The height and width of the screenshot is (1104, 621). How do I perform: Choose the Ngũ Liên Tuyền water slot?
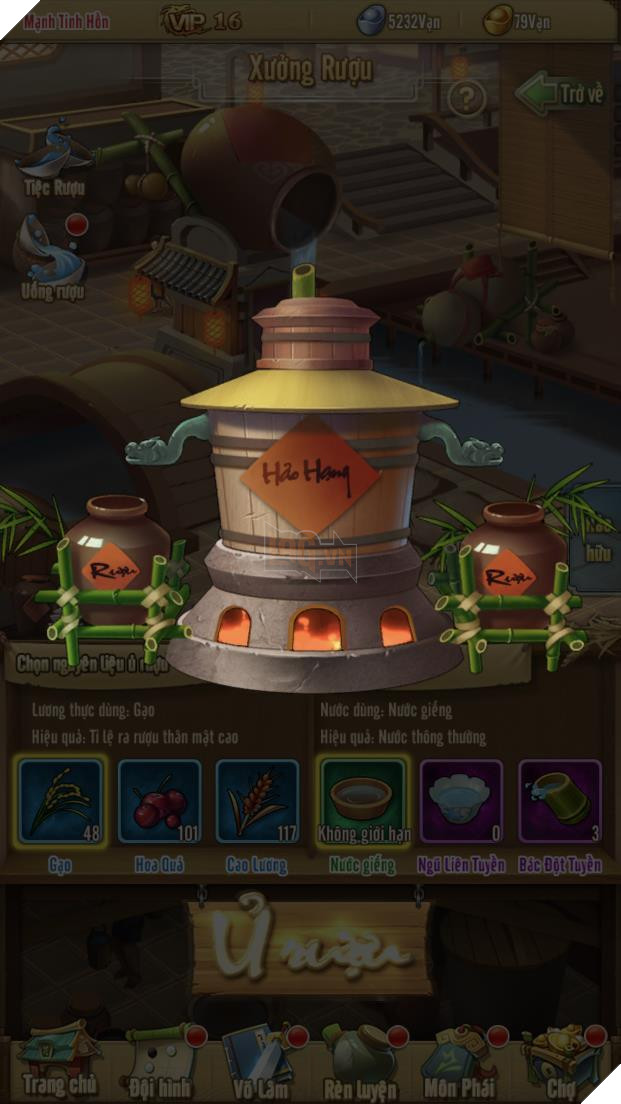pyautogui.click(x=461, y=800)
